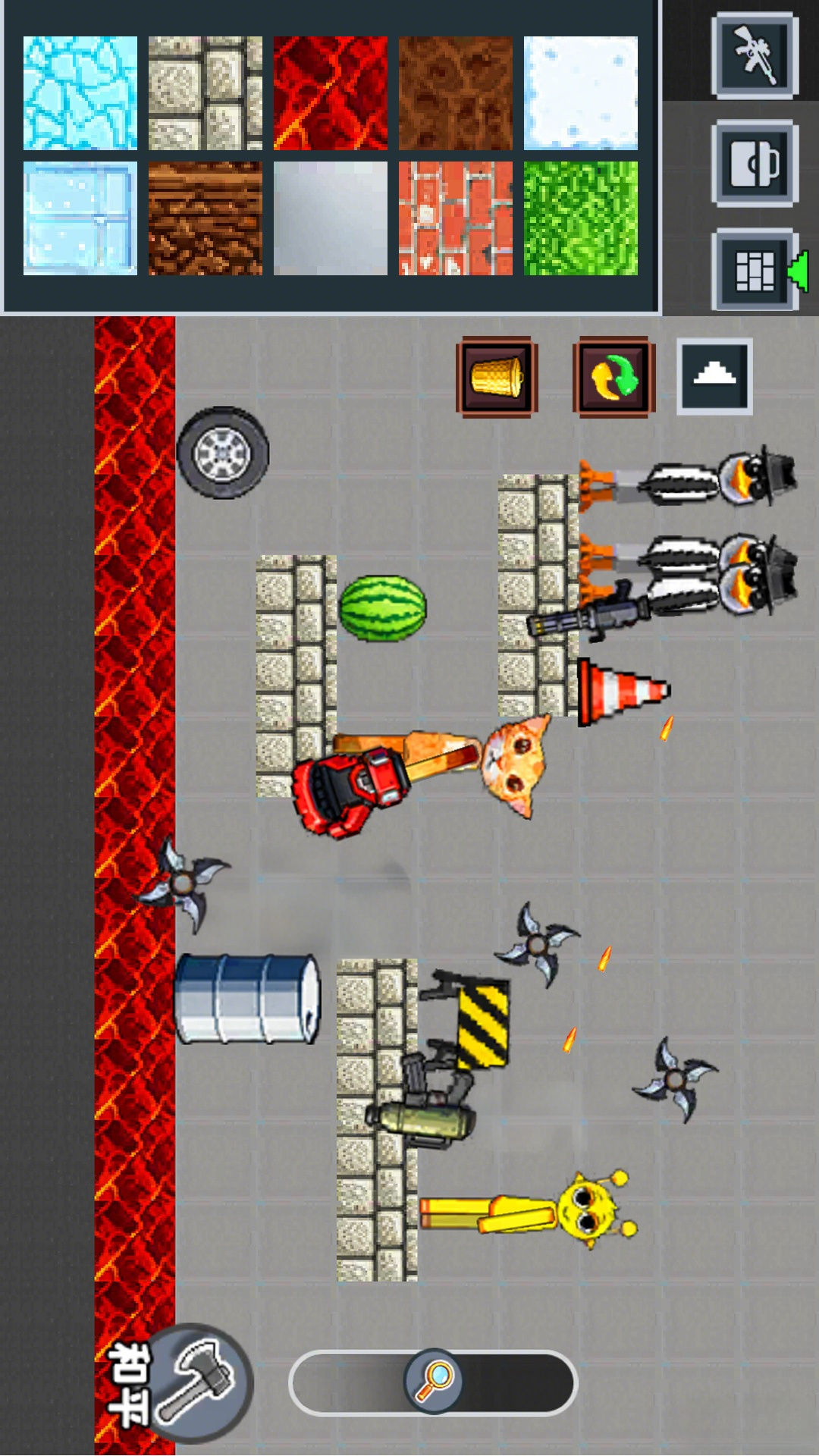819x1456 pixels.
Task: Click the yellow trash can delete button
Action: pos(497,377)
